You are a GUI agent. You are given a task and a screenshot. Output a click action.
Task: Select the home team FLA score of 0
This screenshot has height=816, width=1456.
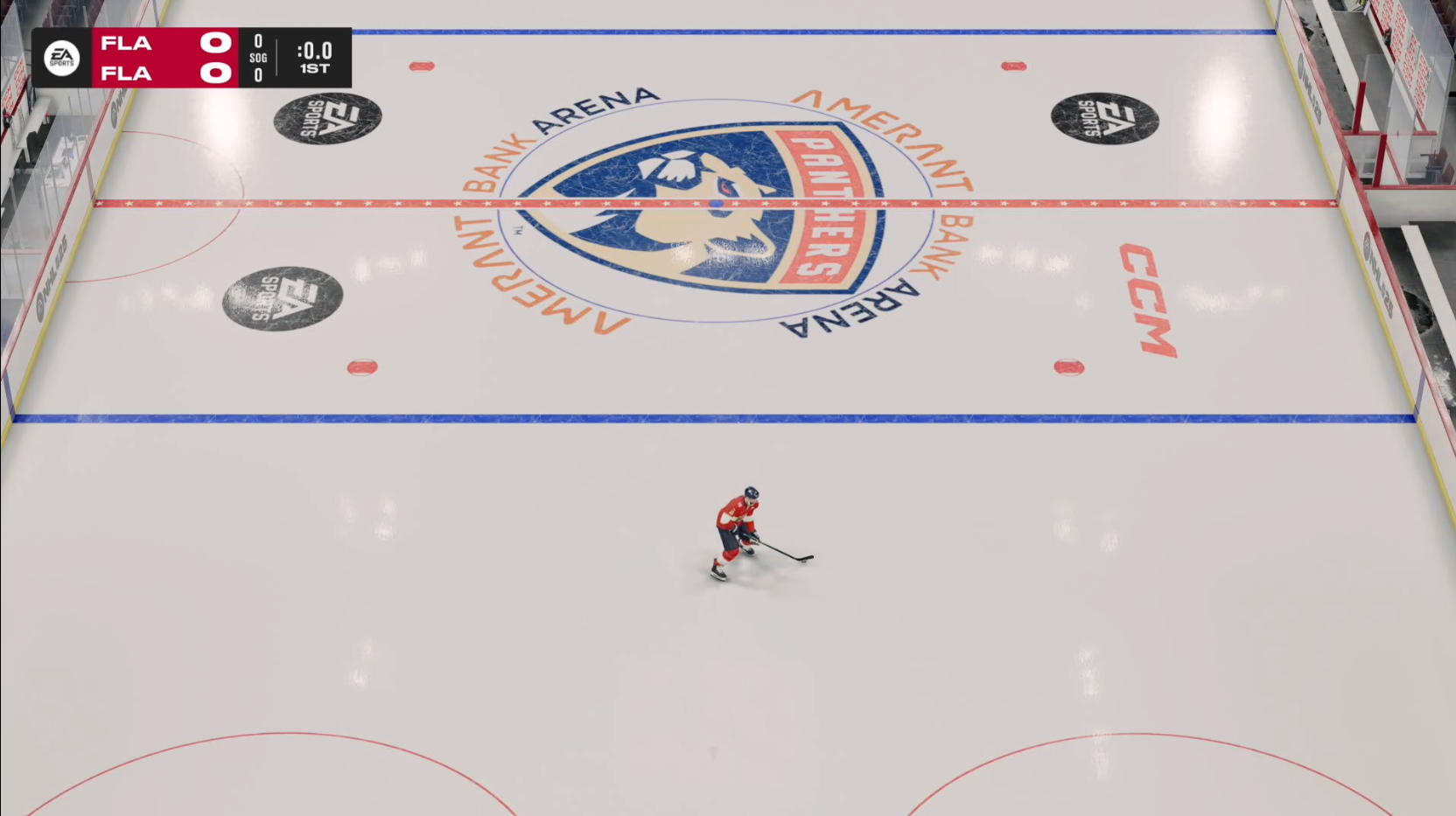coord(217,73)
